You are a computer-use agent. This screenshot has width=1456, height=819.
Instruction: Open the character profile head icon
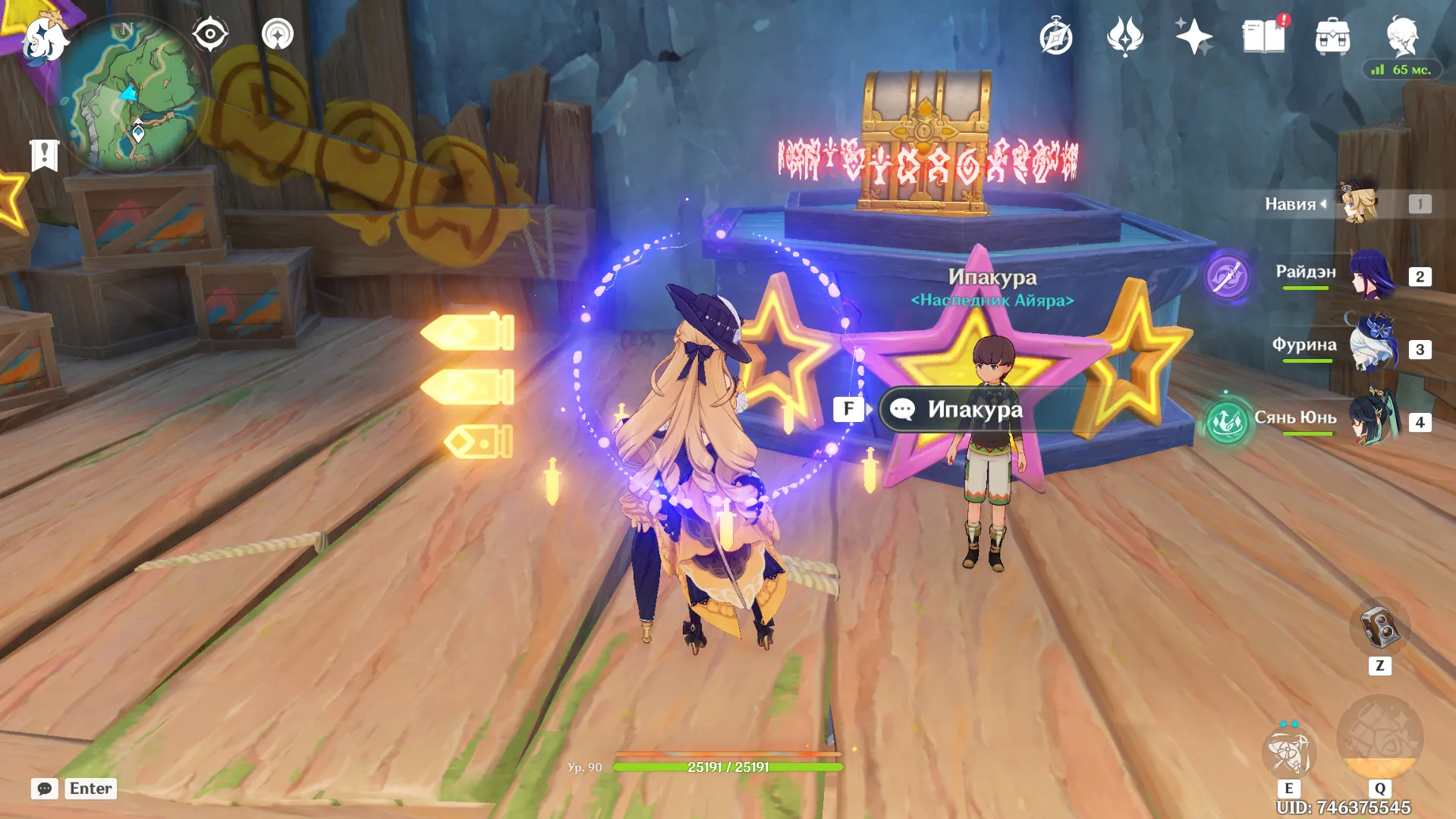[x=1401, y=35]
